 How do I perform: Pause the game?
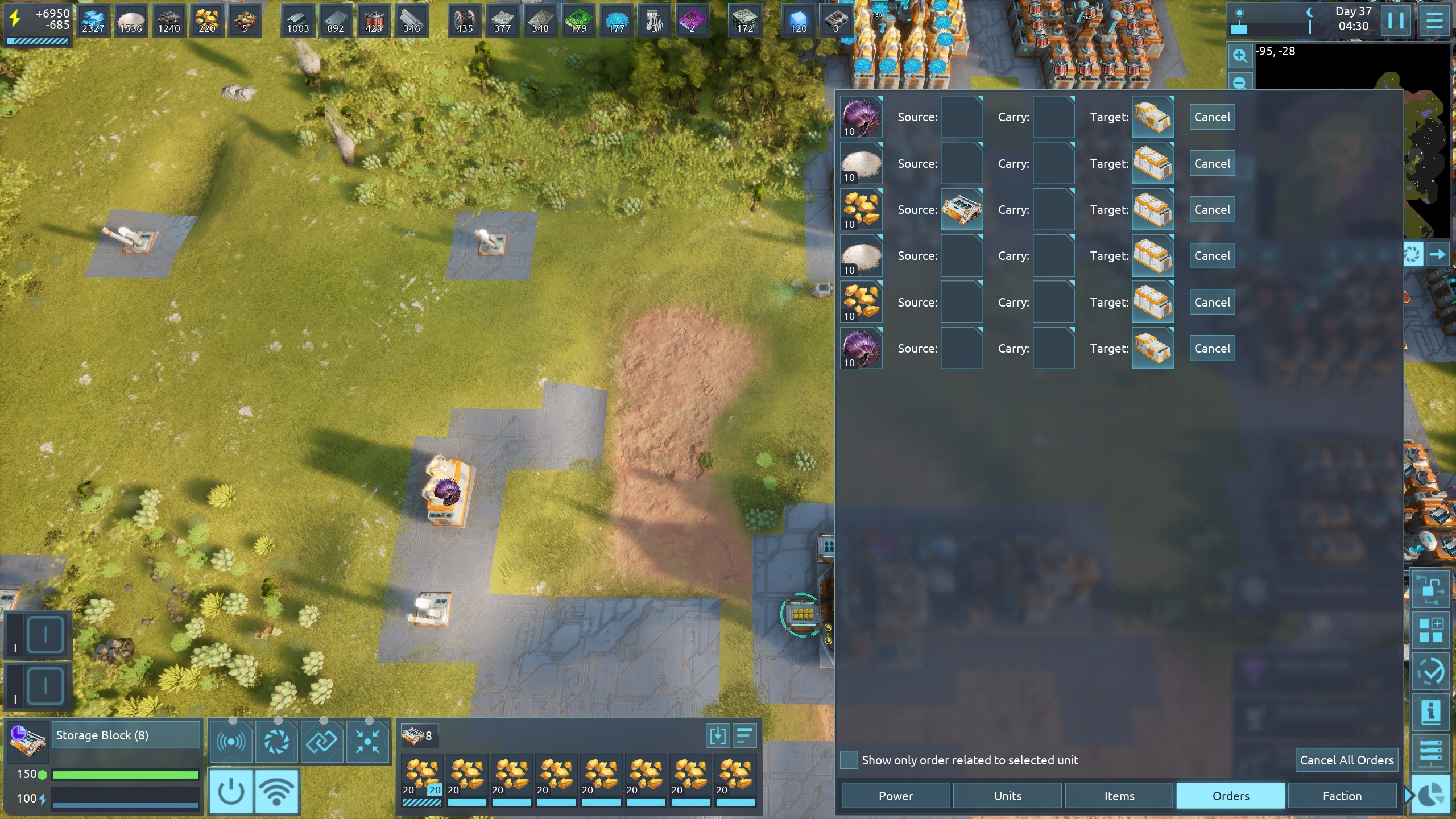pos(1395,20)
